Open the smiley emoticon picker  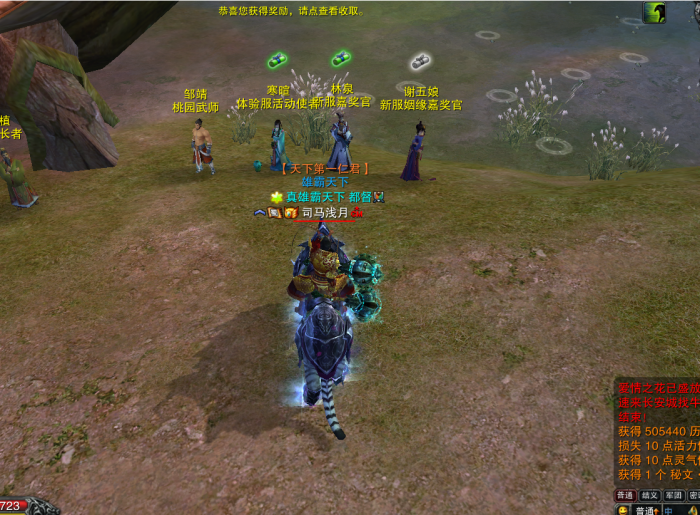(622, 509)
